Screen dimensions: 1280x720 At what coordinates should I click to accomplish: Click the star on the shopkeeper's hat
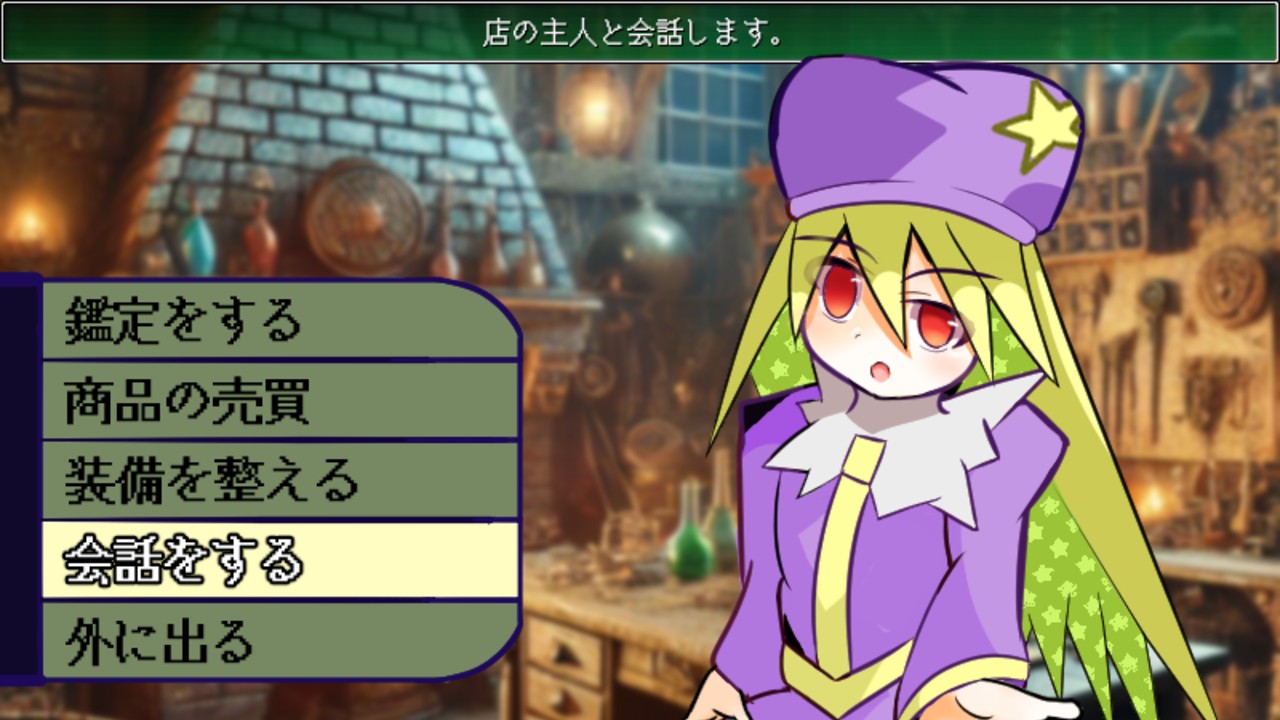tap(1040, 125)
